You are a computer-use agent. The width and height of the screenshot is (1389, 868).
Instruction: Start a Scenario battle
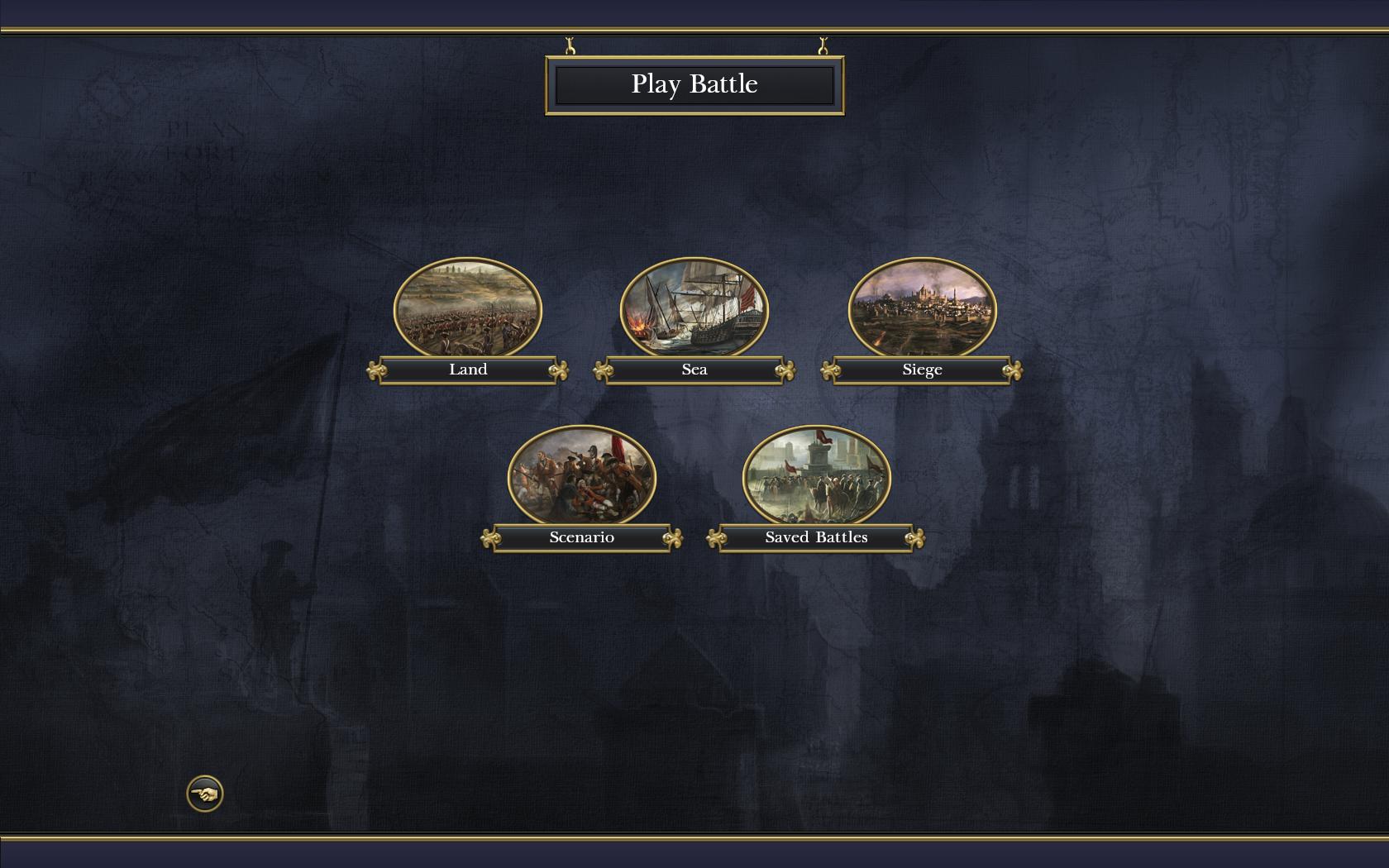pyautogui.click(x=581, y=538)
